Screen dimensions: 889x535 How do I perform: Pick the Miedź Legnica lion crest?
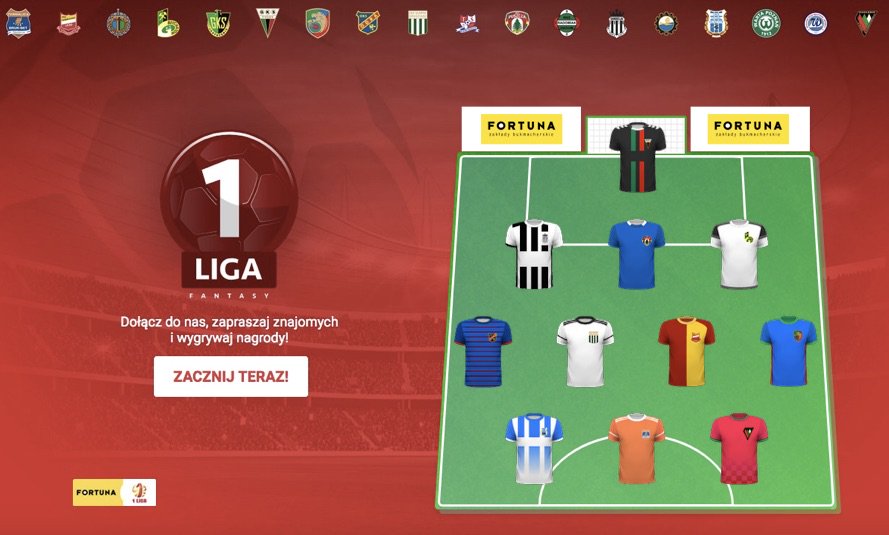317,23
